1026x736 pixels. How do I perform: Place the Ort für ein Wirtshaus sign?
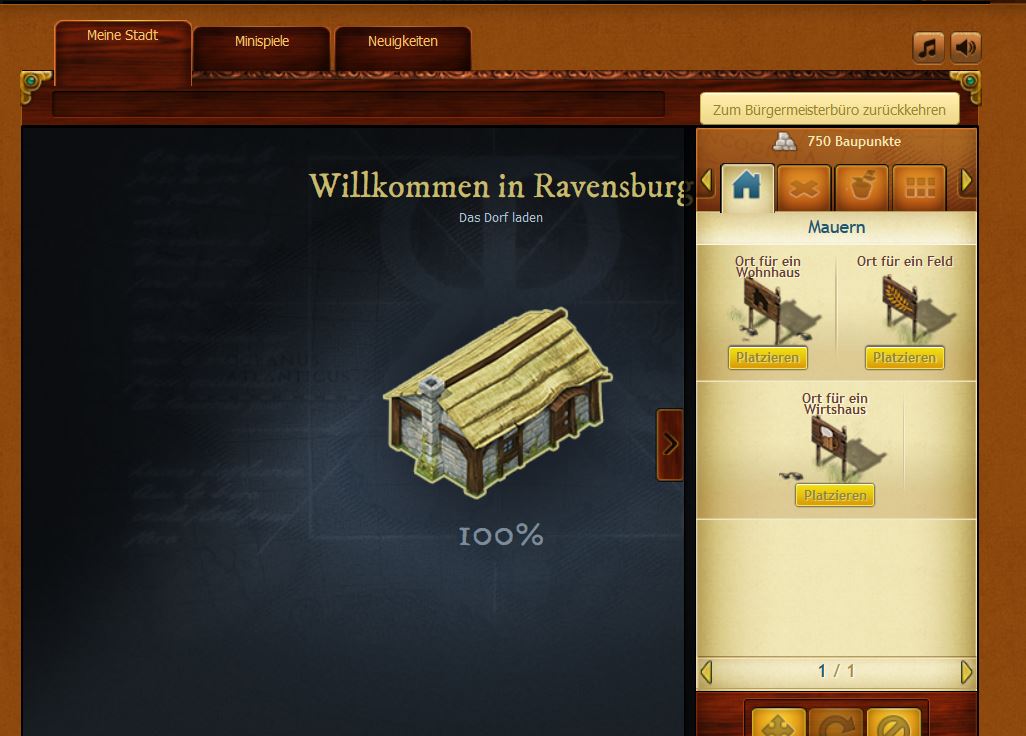pos(835,495)
